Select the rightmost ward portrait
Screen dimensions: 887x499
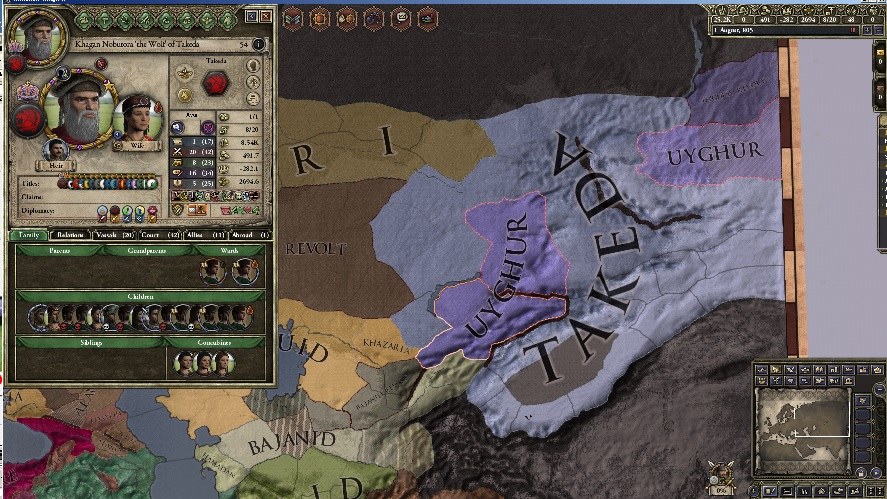click(242, 271)
